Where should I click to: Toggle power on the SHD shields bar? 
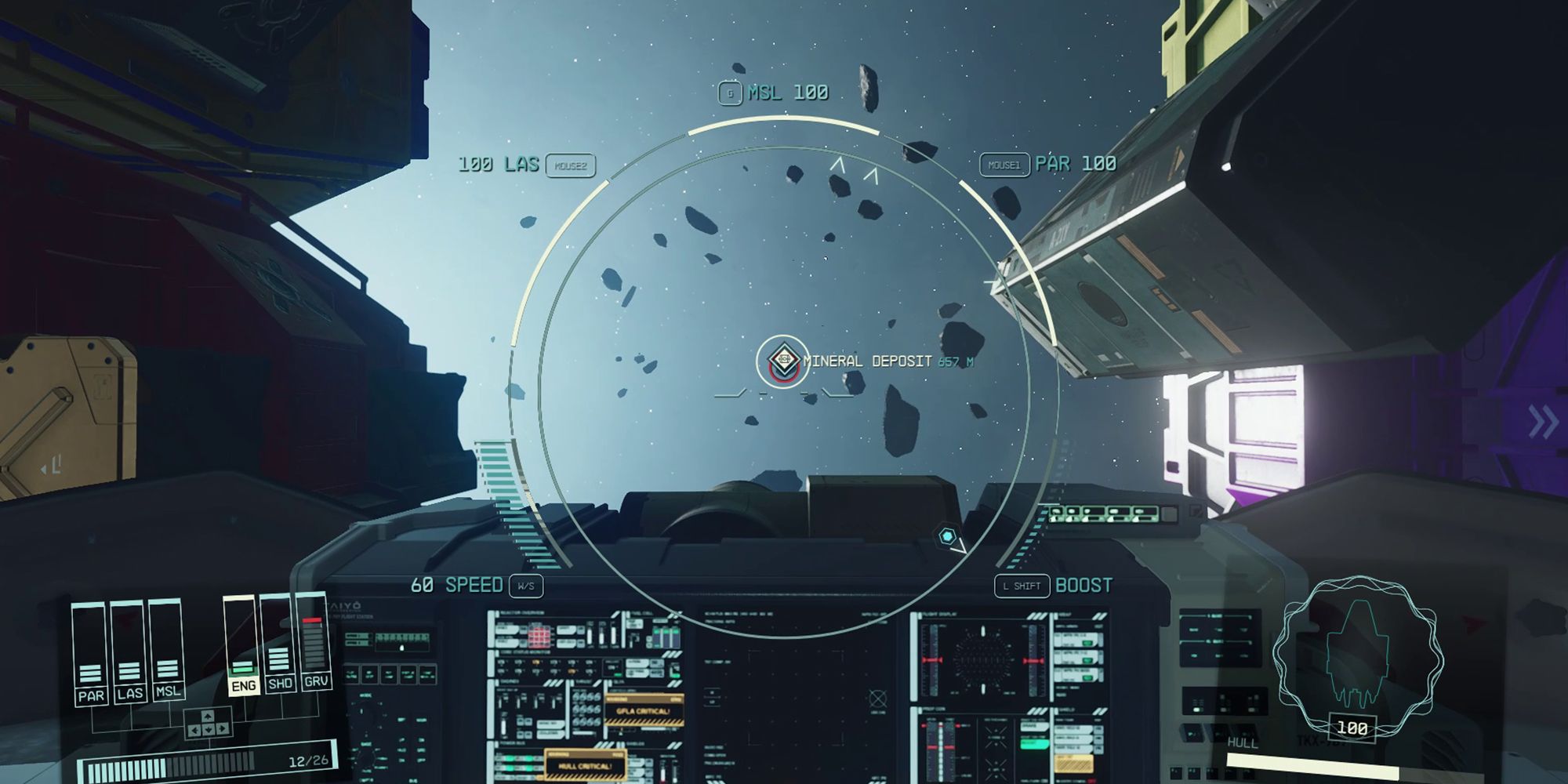tap(281, 684)
